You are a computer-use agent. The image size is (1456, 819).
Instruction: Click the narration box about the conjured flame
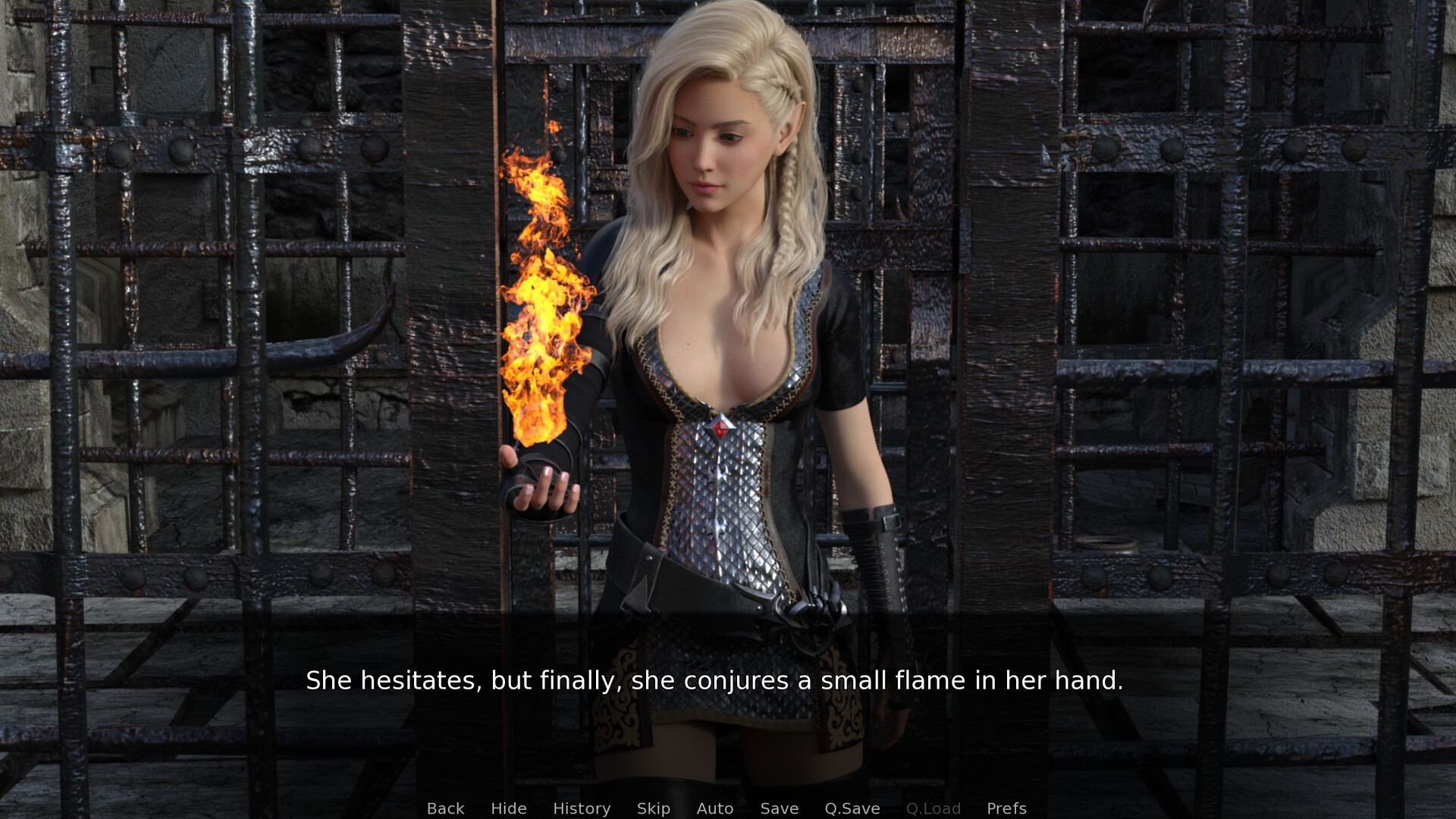point(715,681)
